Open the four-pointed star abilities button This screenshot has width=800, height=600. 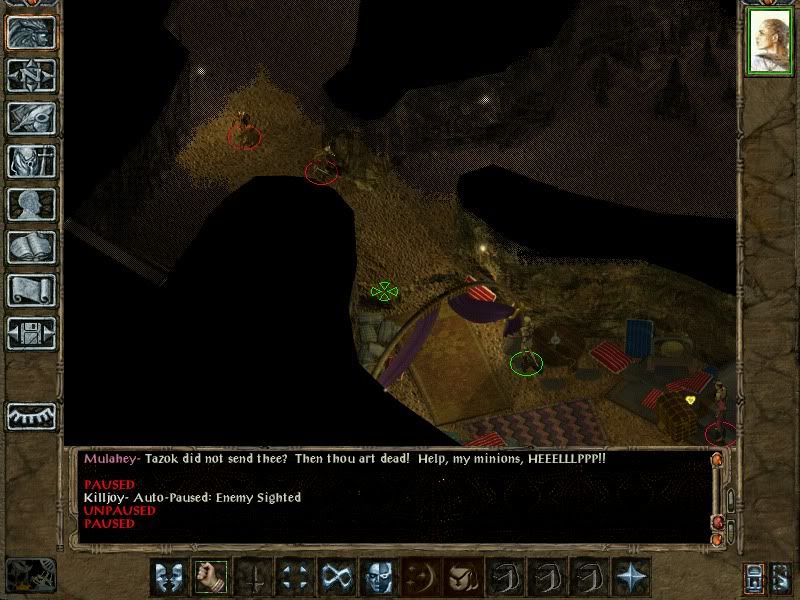(630, 577)
